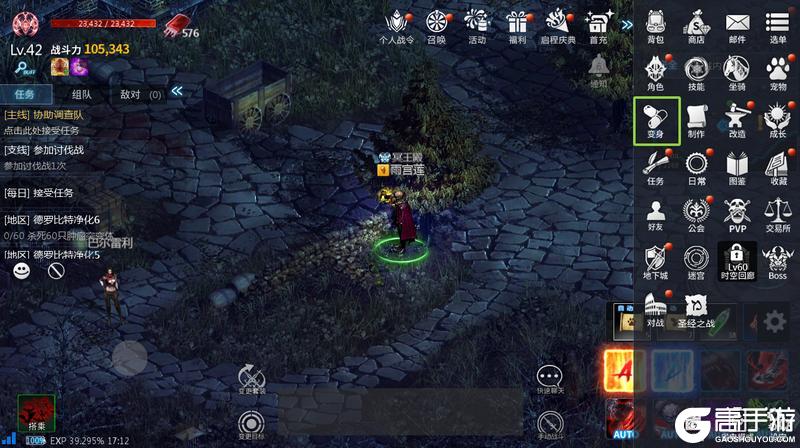Screen dimensions: 800x448
Task: Open the Boss menu
Action: pyautogui.click(x=777, y=261)
